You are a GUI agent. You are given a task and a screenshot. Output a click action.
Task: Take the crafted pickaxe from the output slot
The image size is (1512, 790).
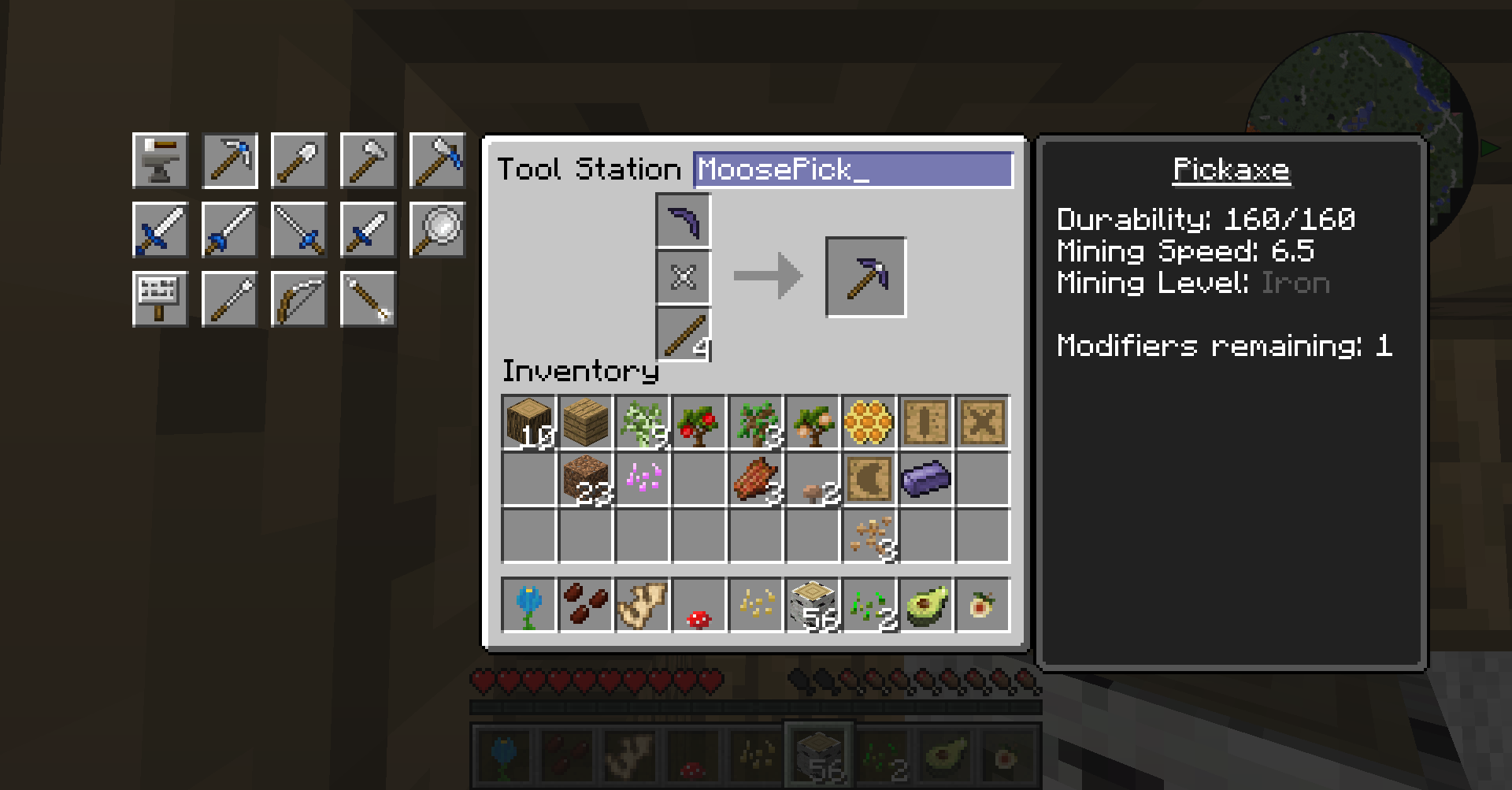865,277
